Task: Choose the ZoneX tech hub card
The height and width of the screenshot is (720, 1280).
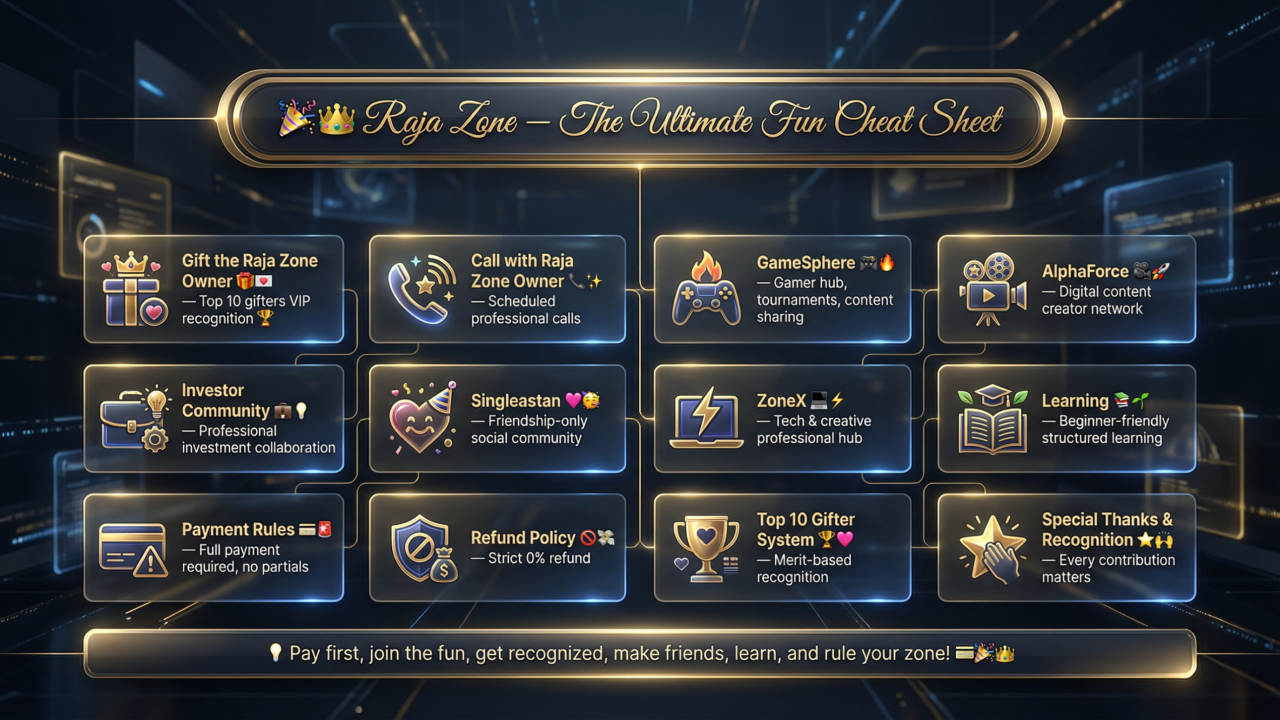Action: tap(782, 418)
